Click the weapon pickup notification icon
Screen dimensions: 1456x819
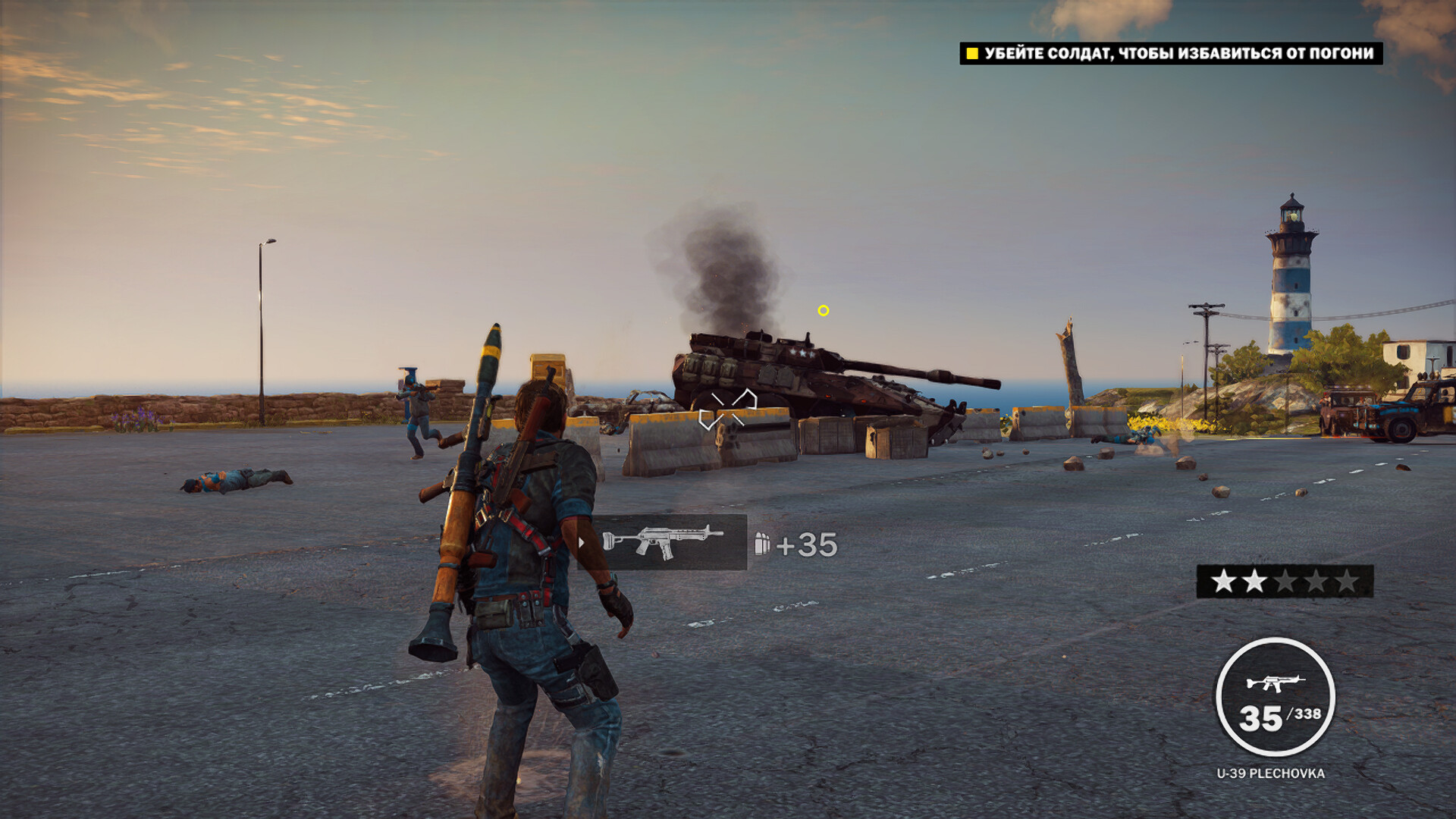[662, 542]
